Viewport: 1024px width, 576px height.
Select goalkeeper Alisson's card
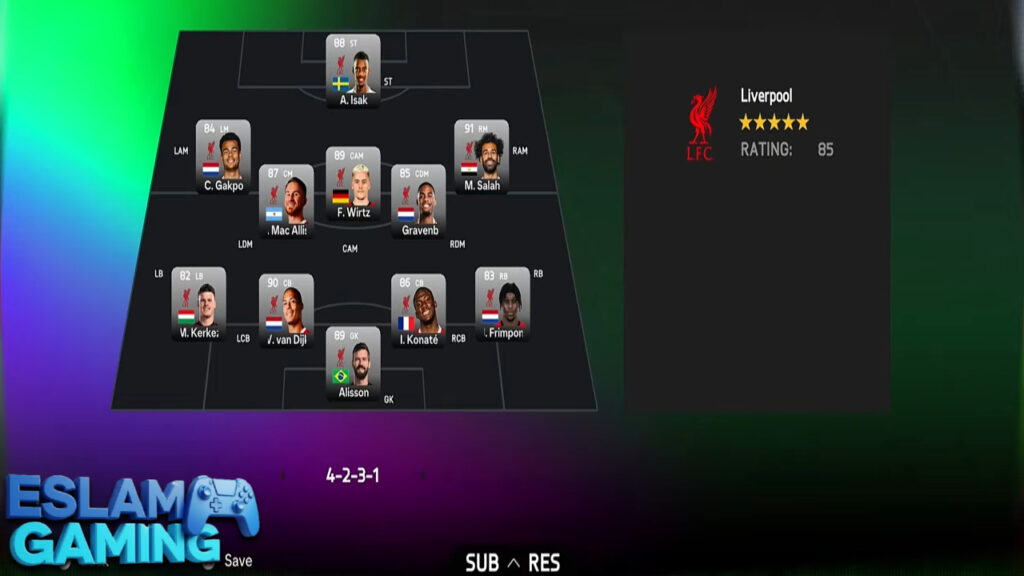(x=353, y=364)
